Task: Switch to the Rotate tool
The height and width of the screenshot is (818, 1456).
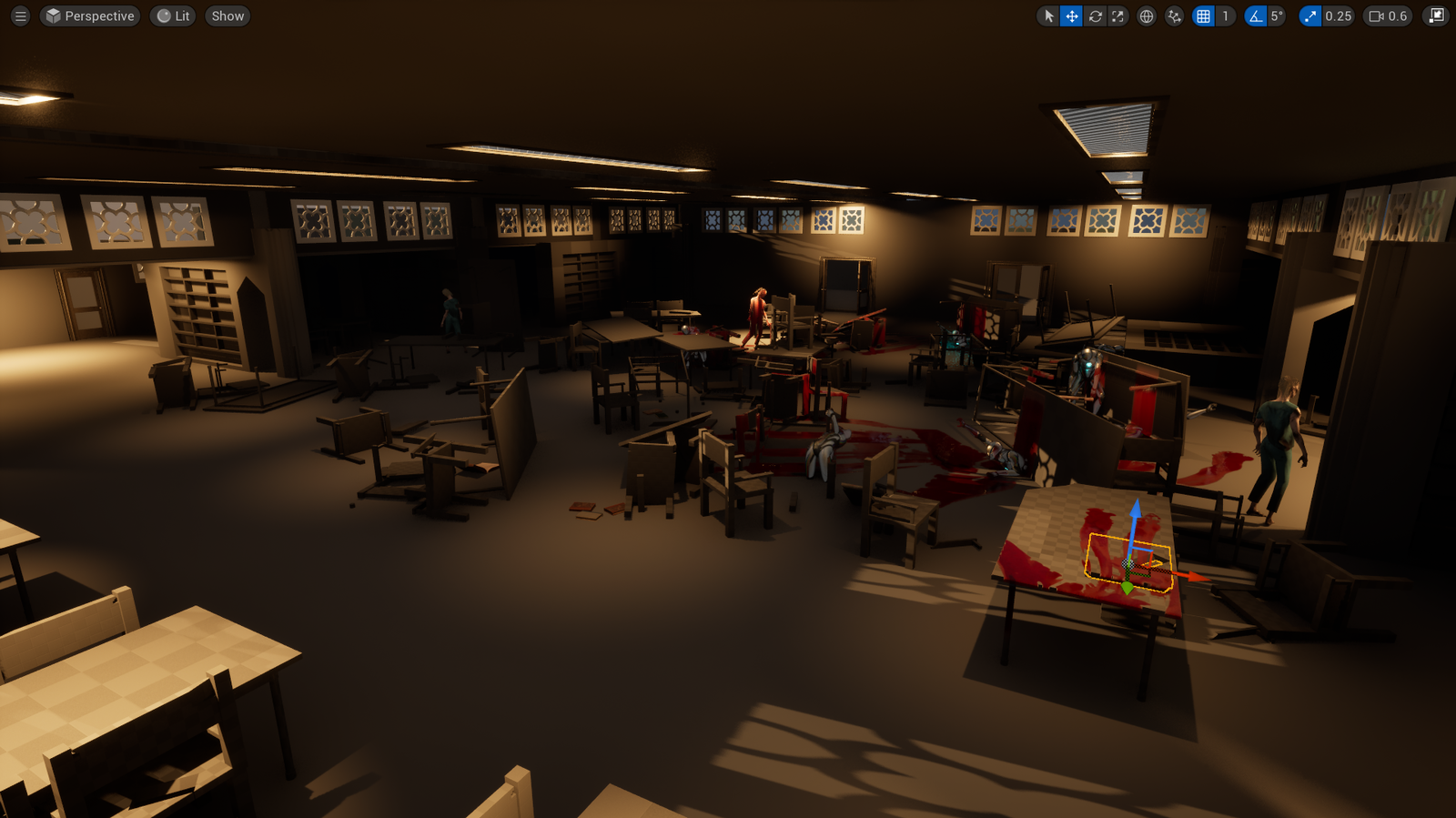Action: click(1094, 15)
